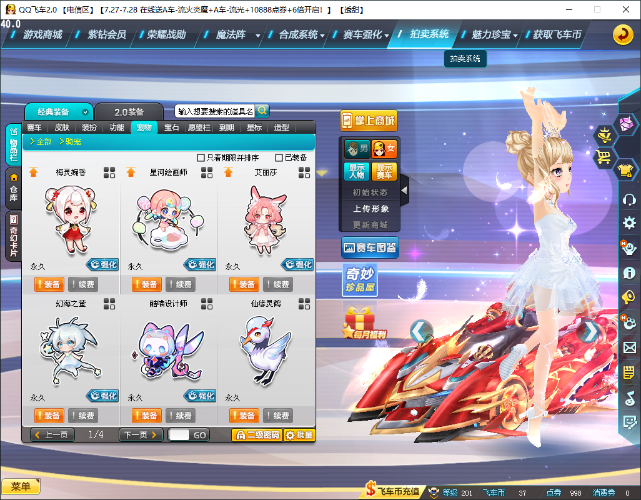Viewport: 641px width, 500px height.
Task: Open the gear settings icon in sidebar
Action: (629, 222)
